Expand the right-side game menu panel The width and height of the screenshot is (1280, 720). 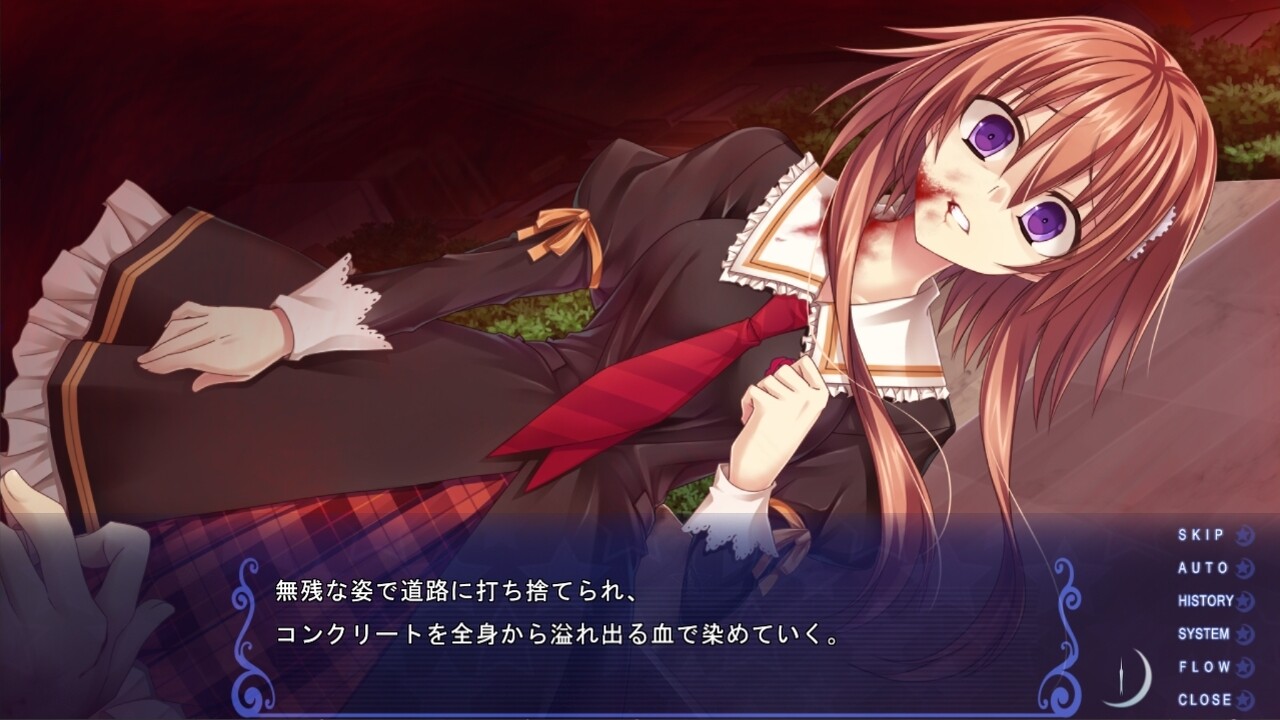click(1215, 615)
